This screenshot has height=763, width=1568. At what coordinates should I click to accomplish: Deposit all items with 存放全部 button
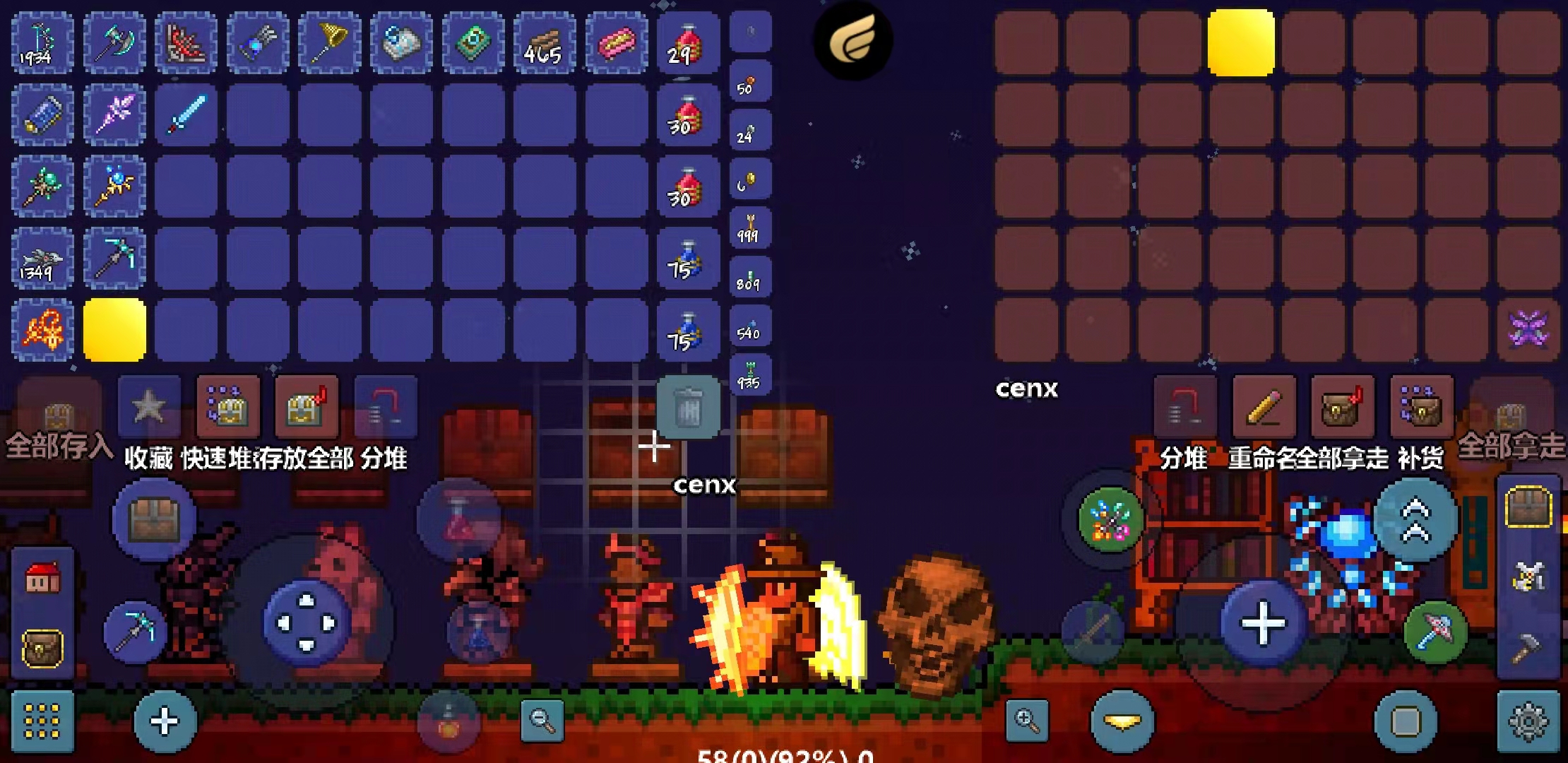click(x=307, y=408)
